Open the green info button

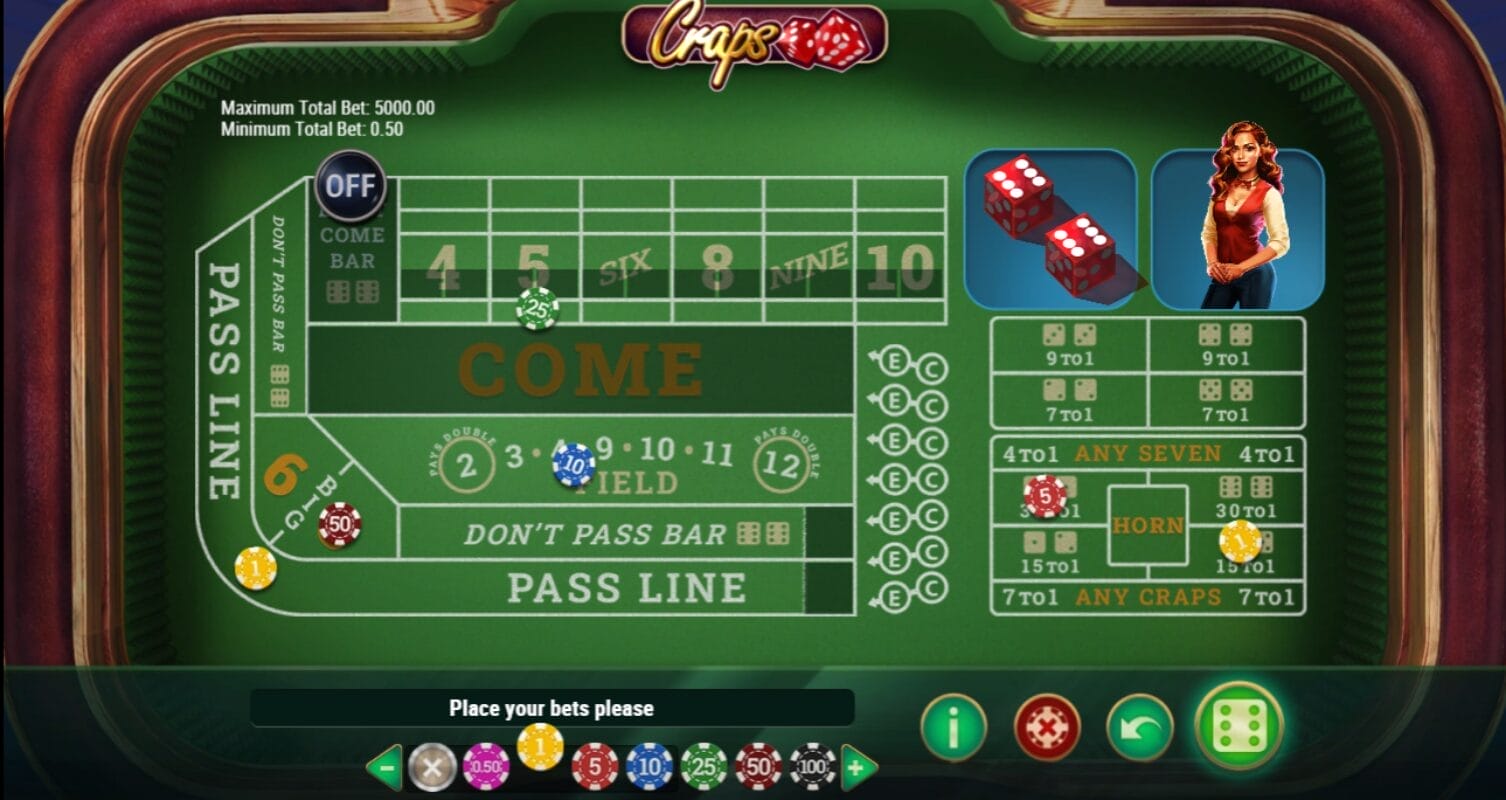point(953,727)
